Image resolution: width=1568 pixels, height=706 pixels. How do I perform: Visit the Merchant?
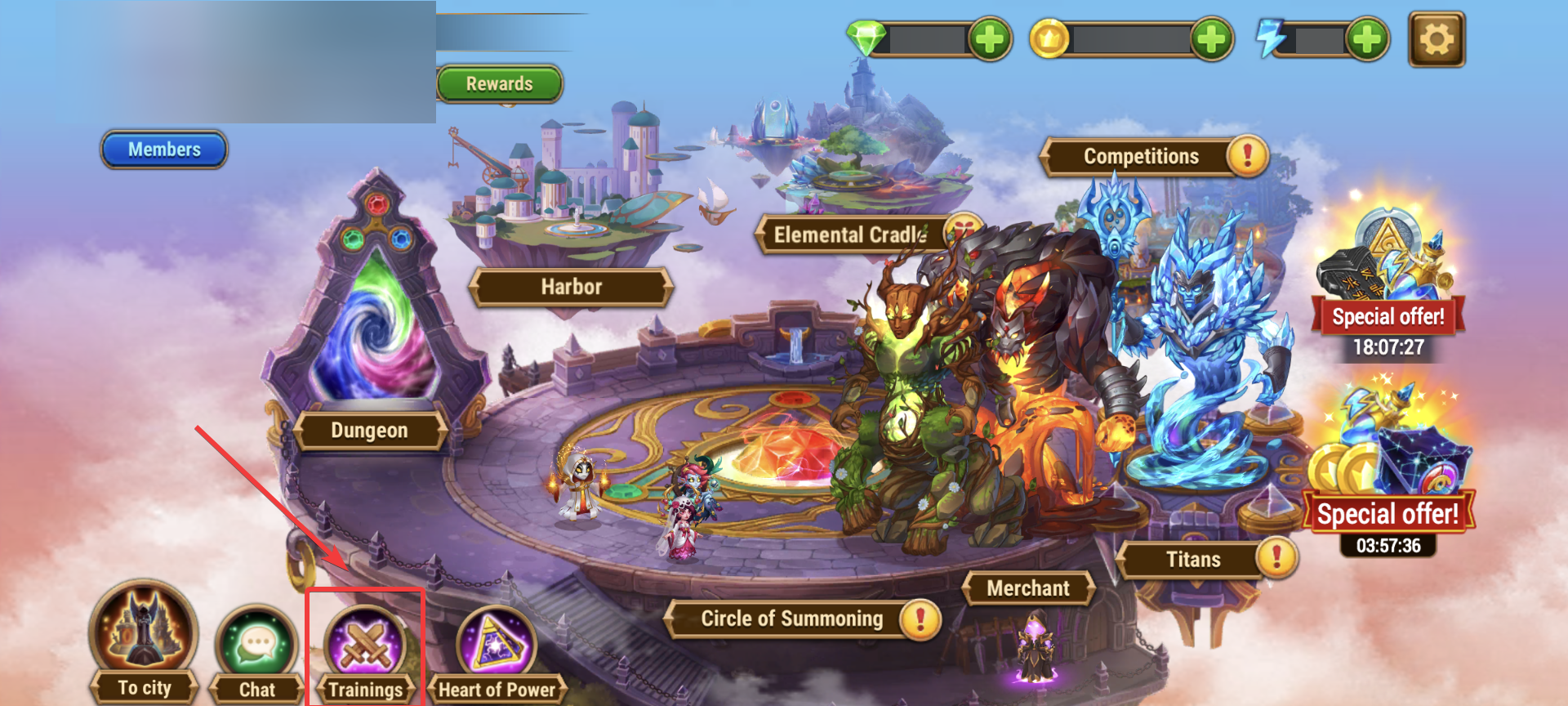[1027, 588]
